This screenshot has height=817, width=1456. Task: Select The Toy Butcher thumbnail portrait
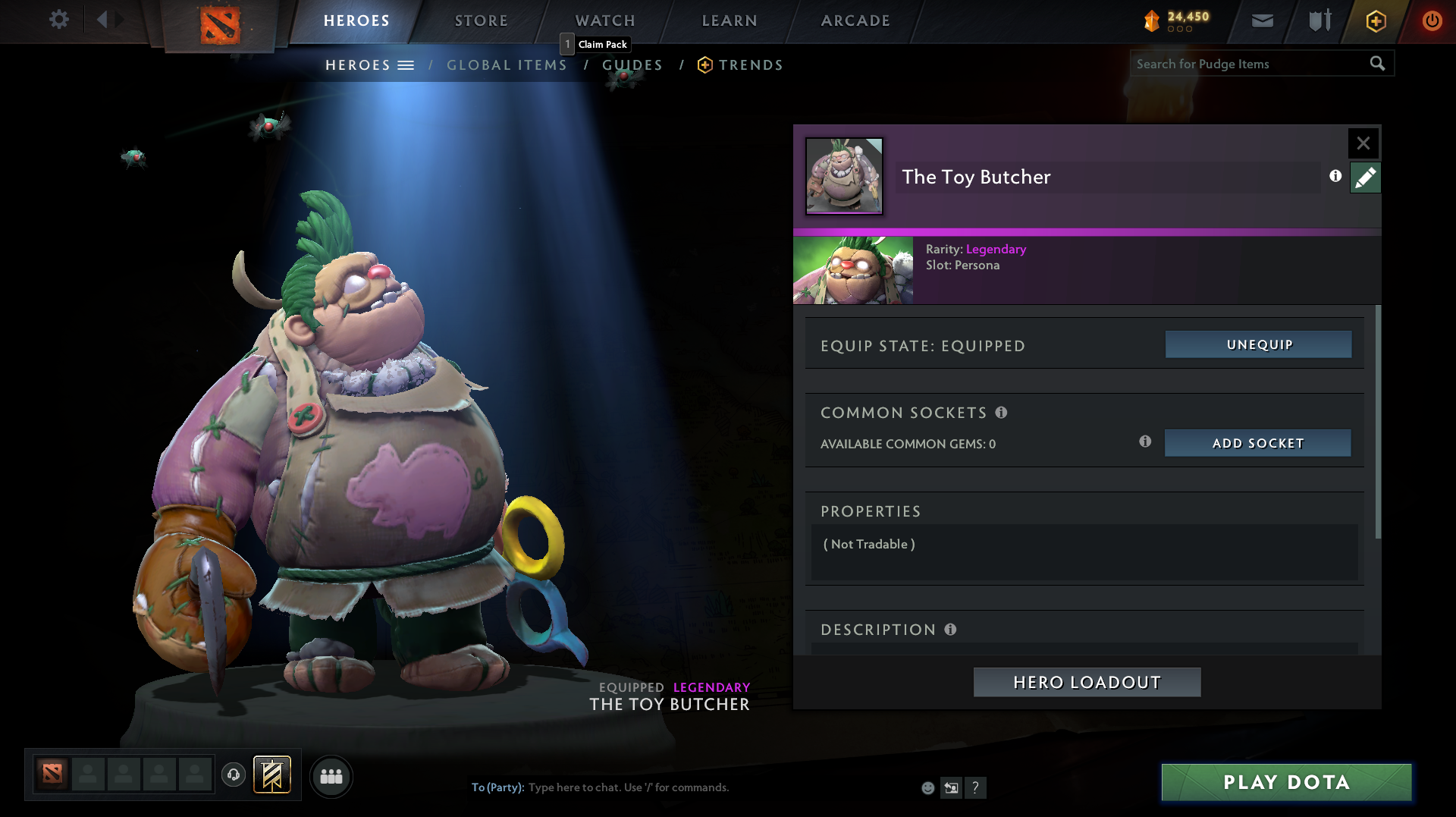click(x=844, y=177)
